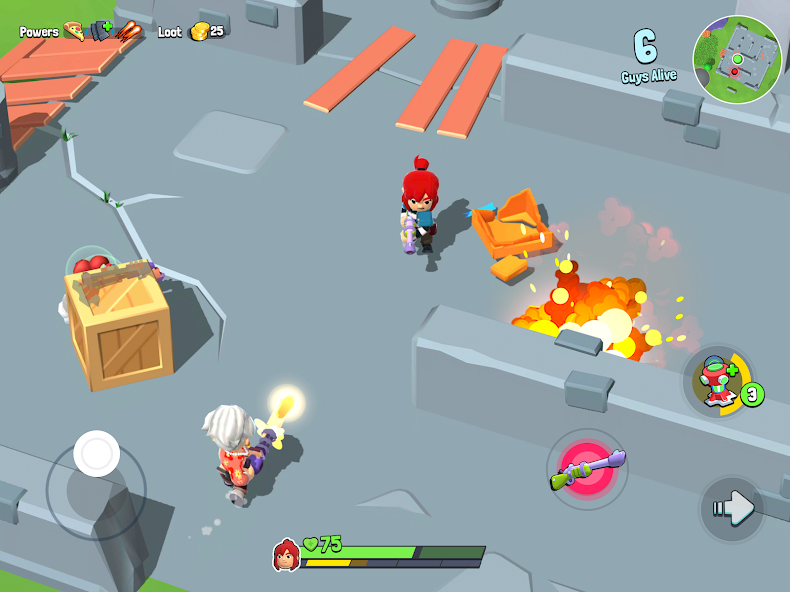Fire the rifle weapon button
This screenshot has height=592, width=790.
coord(588,469)
